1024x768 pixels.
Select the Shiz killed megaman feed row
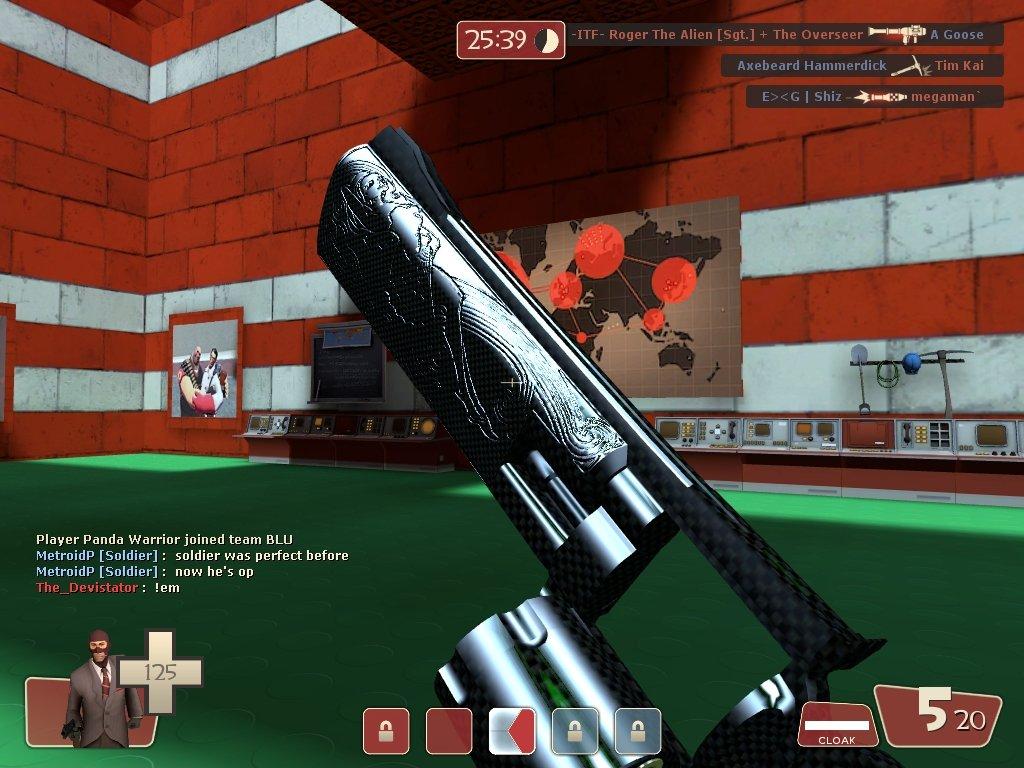874,97
